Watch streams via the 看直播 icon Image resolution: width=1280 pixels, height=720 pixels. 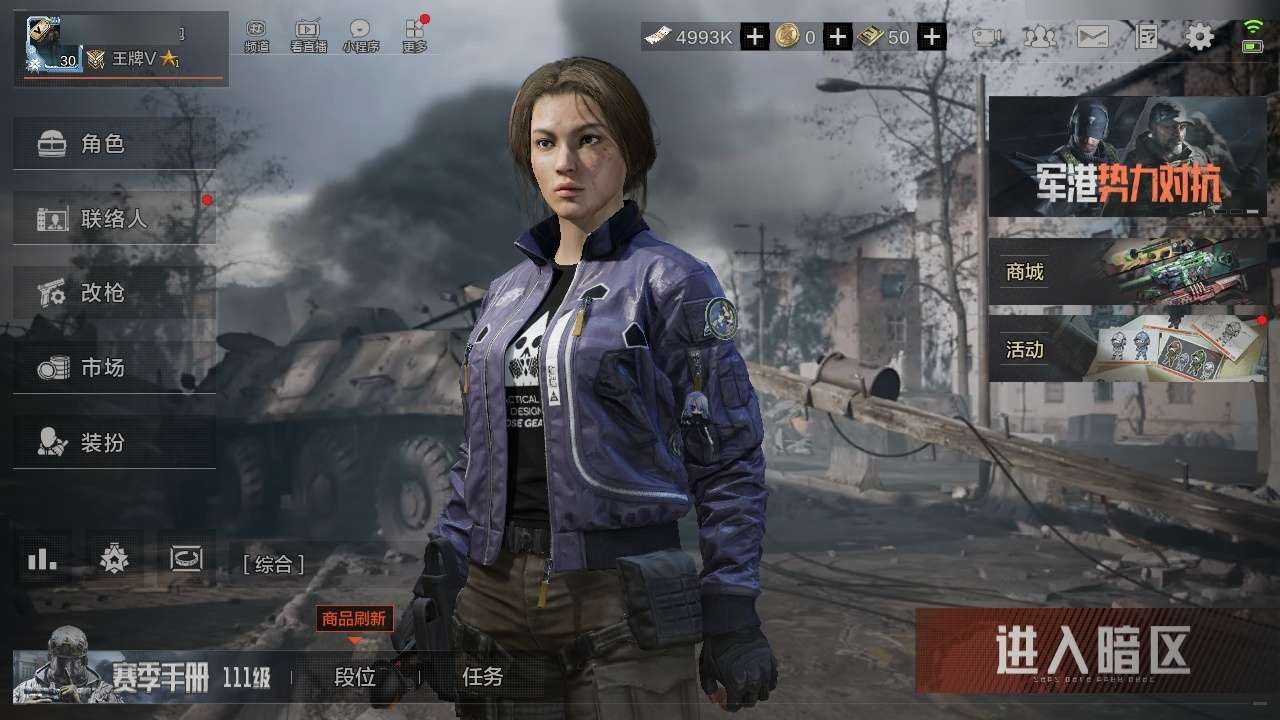[308, 36]
